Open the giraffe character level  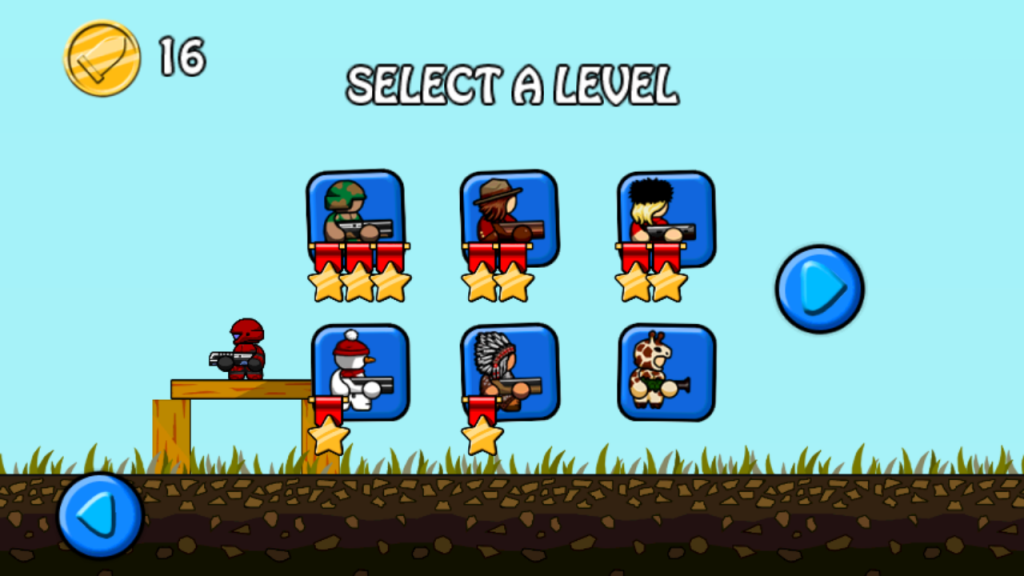pos(666,370)
